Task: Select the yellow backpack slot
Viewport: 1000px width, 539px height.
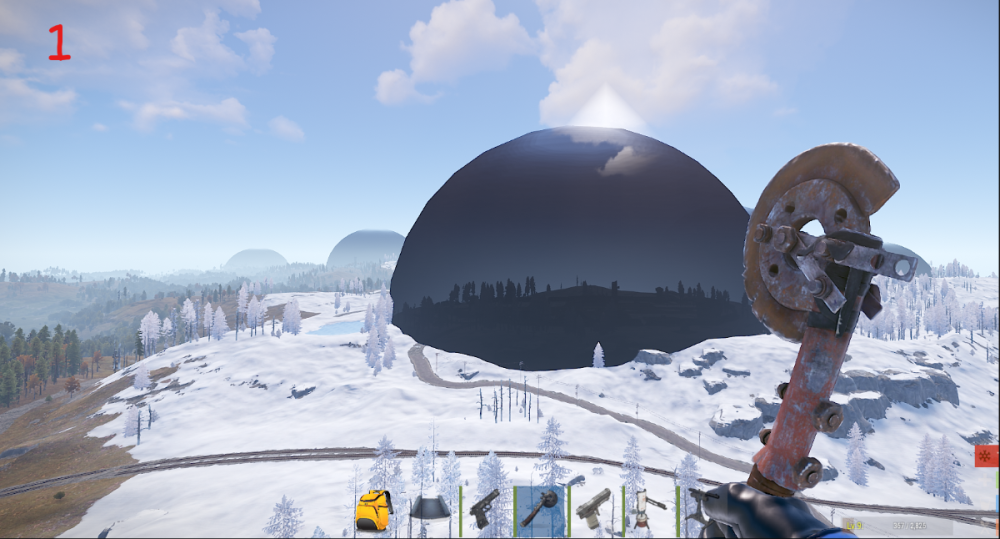Action: coord(373,510)
